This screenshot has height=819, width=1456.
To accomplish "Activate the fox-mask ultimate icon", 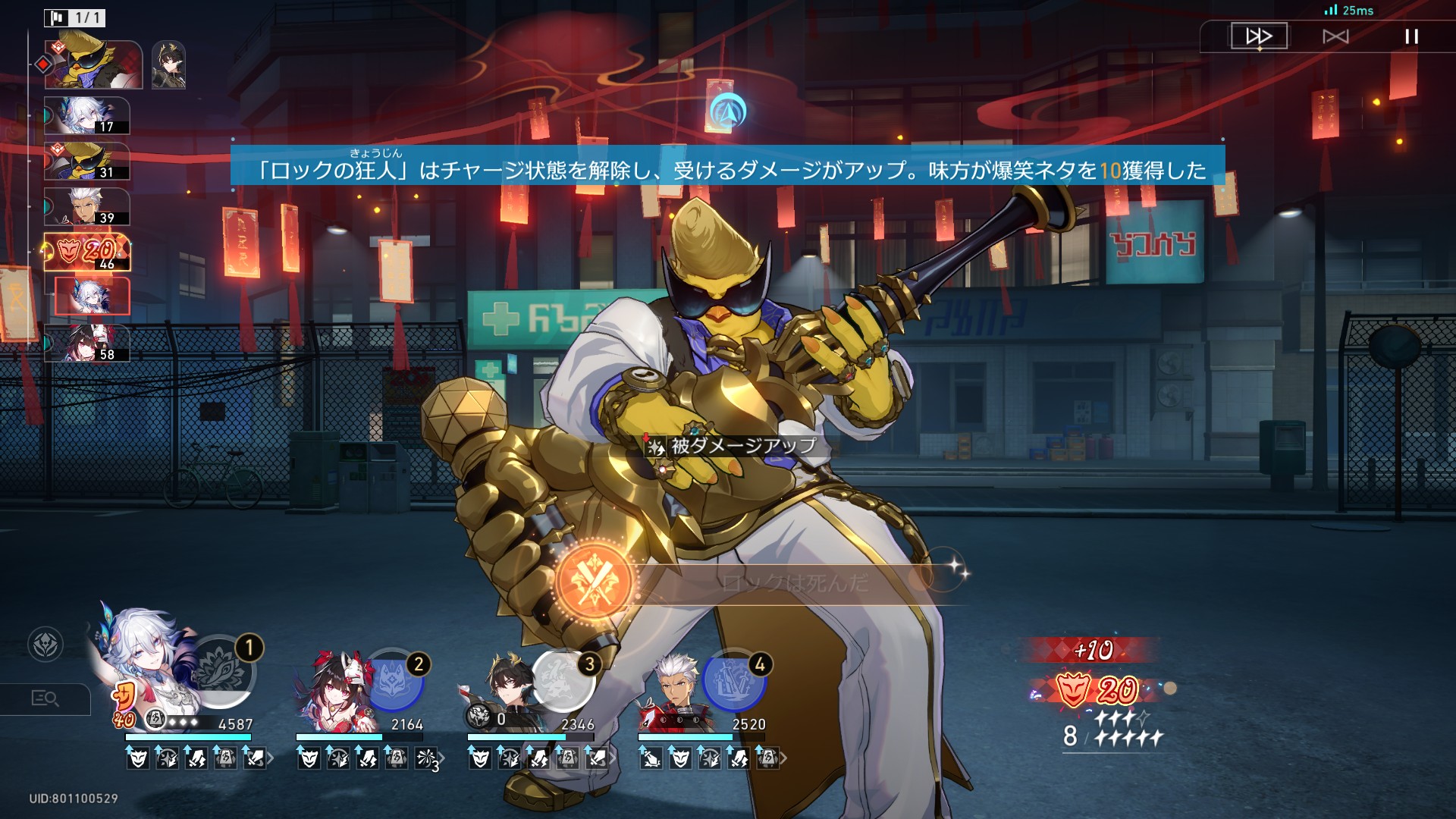I will pyautogui.click(x=391, y=681).
